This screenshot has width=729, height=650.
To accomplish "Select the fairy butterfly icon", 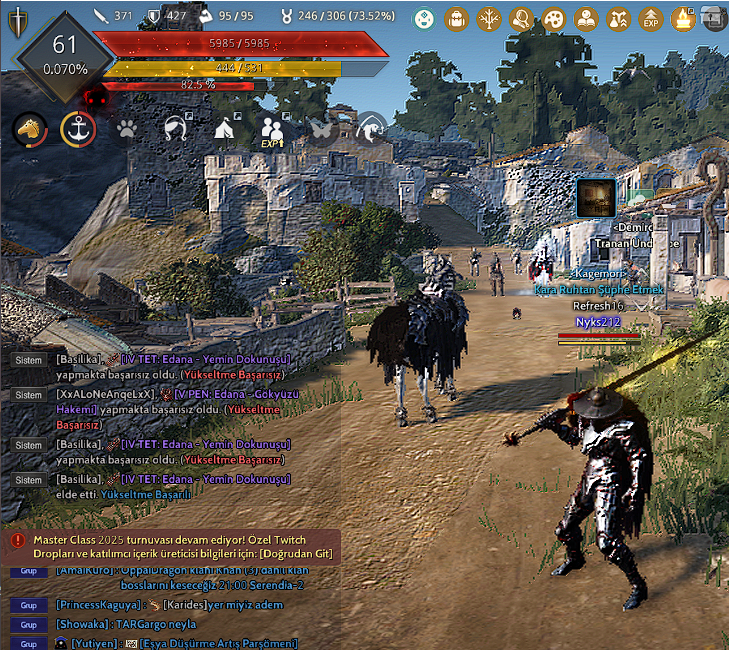I will point(321,129).
